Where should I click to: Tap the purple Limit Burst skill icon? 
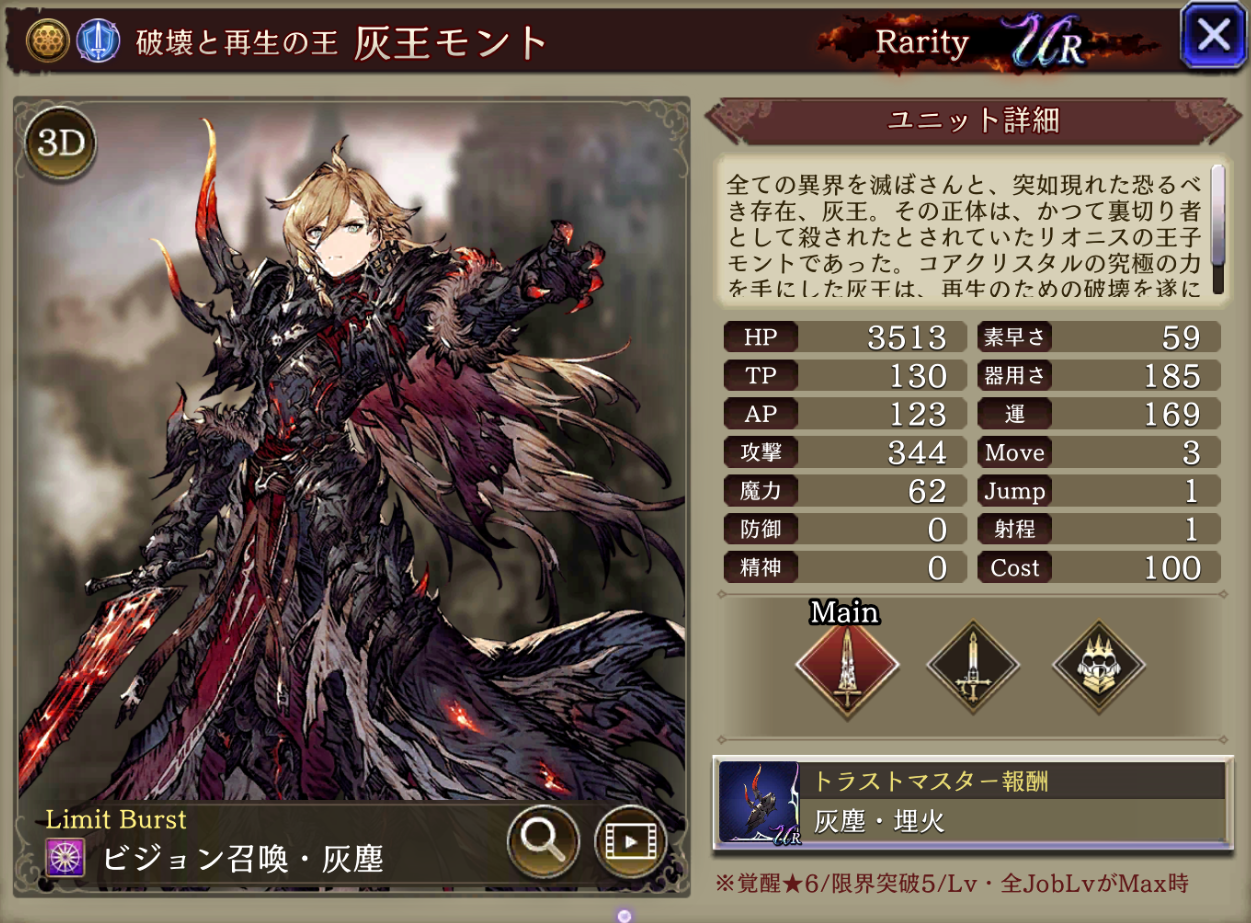(x=65, y=858)
